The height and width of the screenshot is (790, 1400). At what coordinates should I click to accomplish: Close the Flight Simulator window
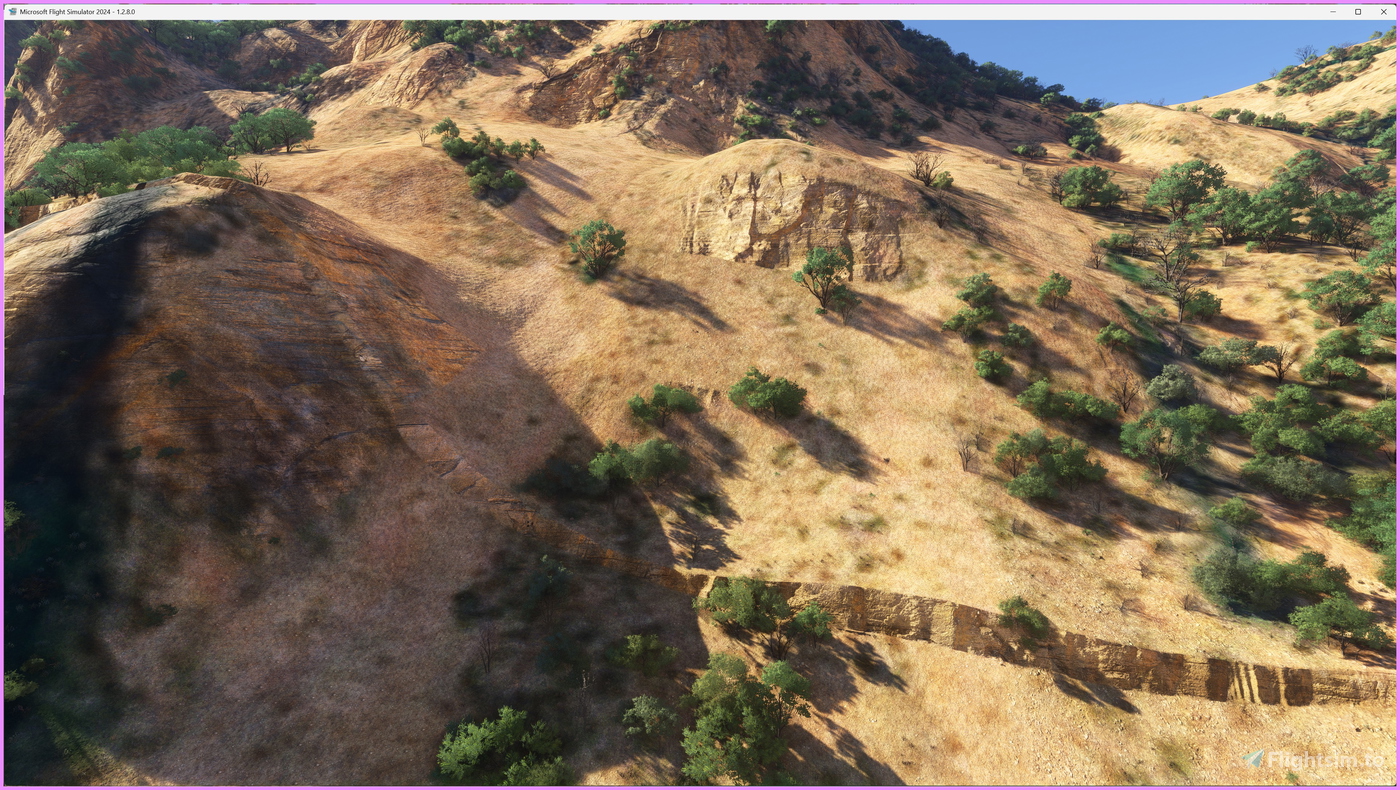(1382, 10)
